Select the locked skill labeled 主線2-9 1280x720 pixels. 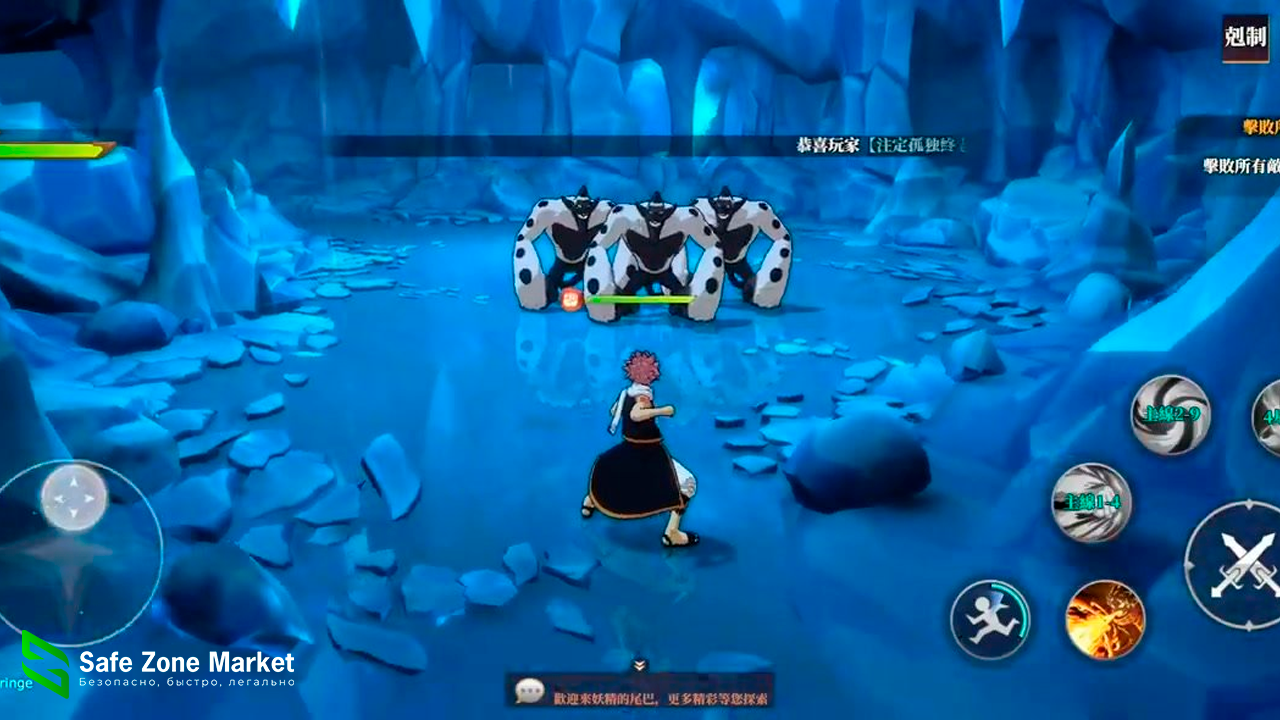tap(1170, 414)
